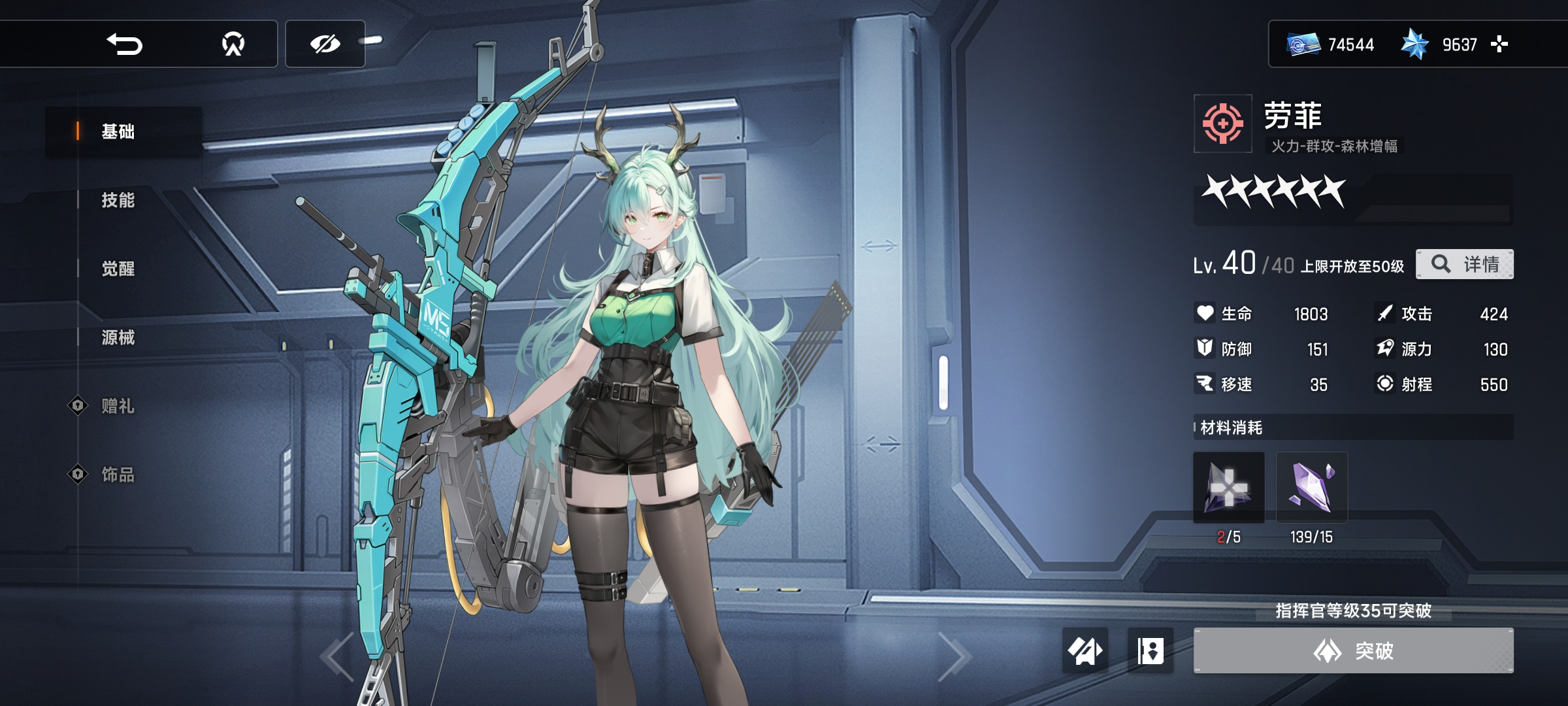Open the 技能 skills tab
This screenshot has height=706, width=1568.
click(118, 200)
